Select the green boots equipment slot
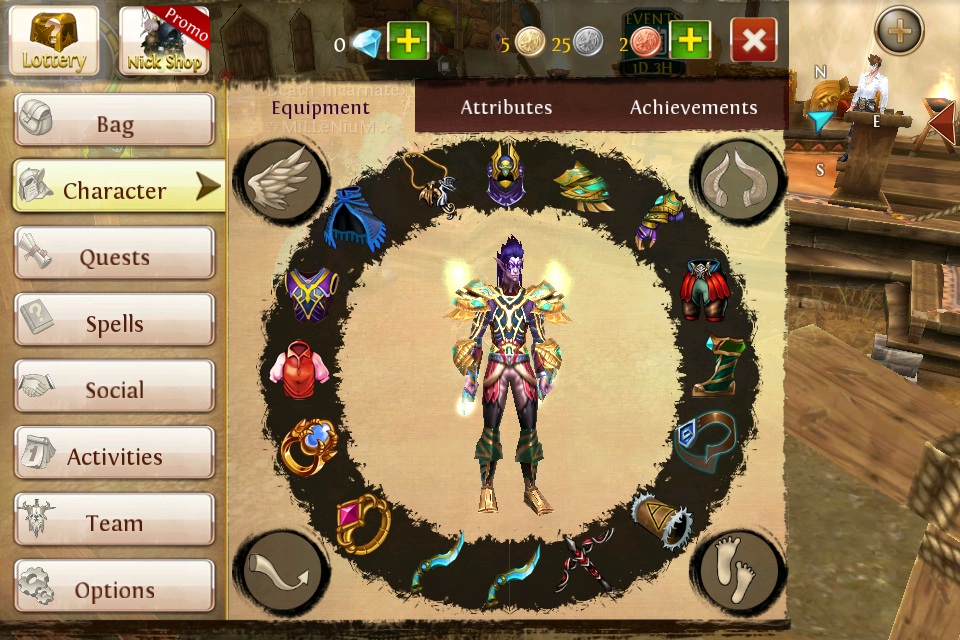 [x=723, y=366]
